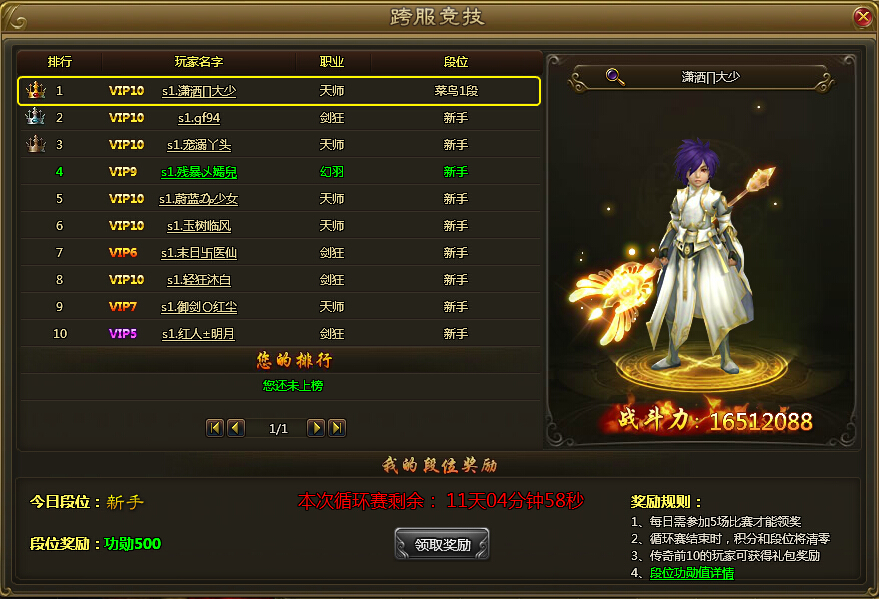Image resolution: width=879 pixels, height=599 pixels.
Task: Go to the first ranking page
Action: [215, 428]
